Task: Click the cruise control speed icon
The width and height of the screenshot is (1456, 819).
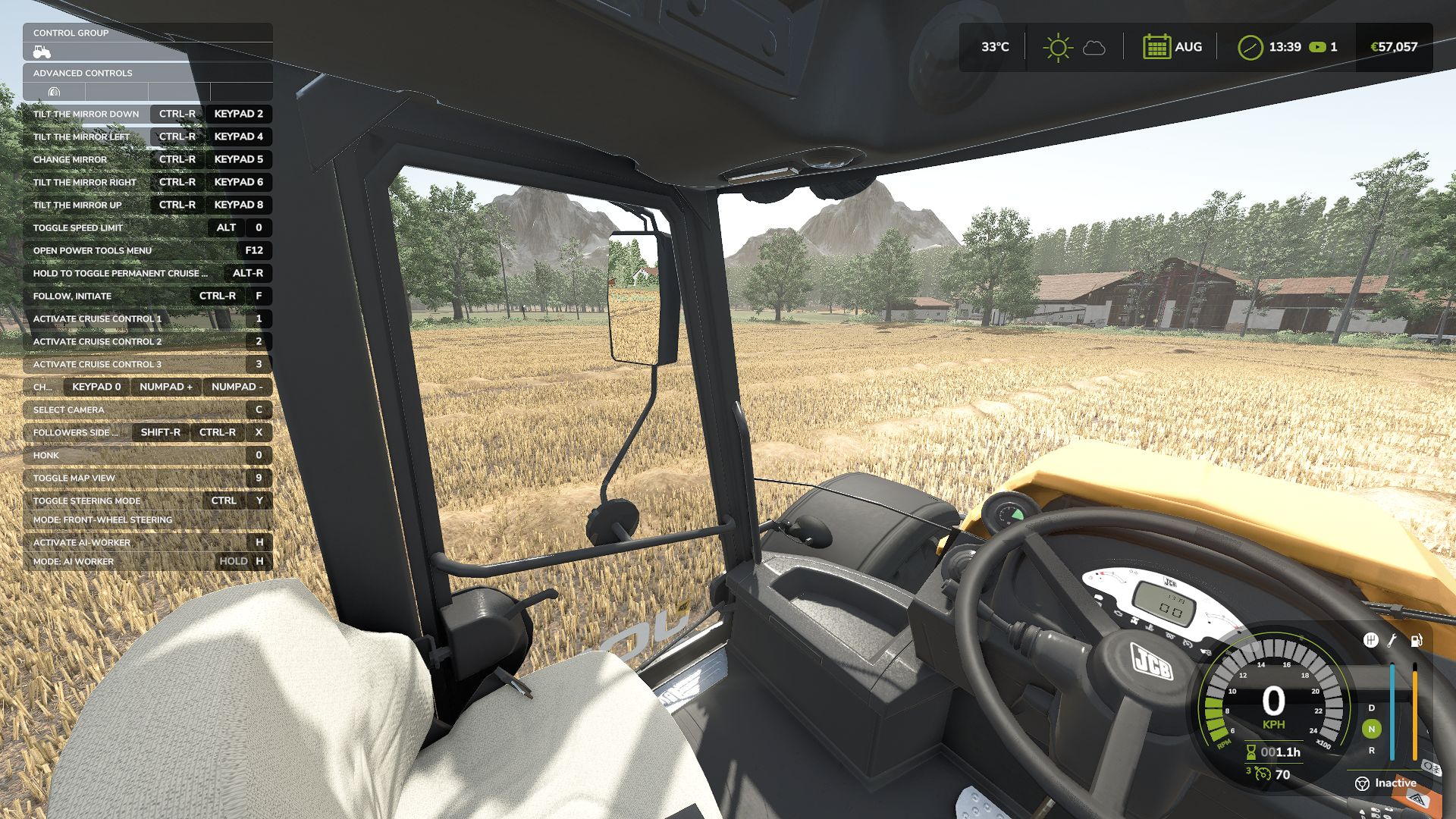Action: [1262, 774]
